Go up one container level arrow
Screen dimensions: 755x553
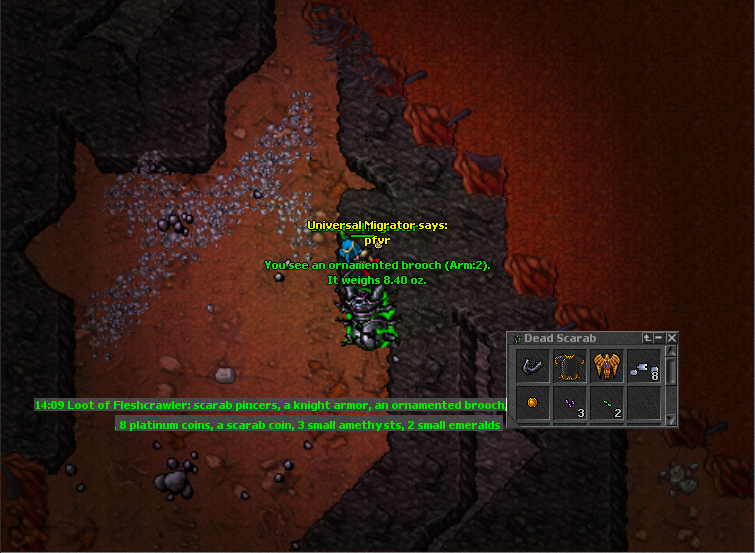tap(648, 338)
